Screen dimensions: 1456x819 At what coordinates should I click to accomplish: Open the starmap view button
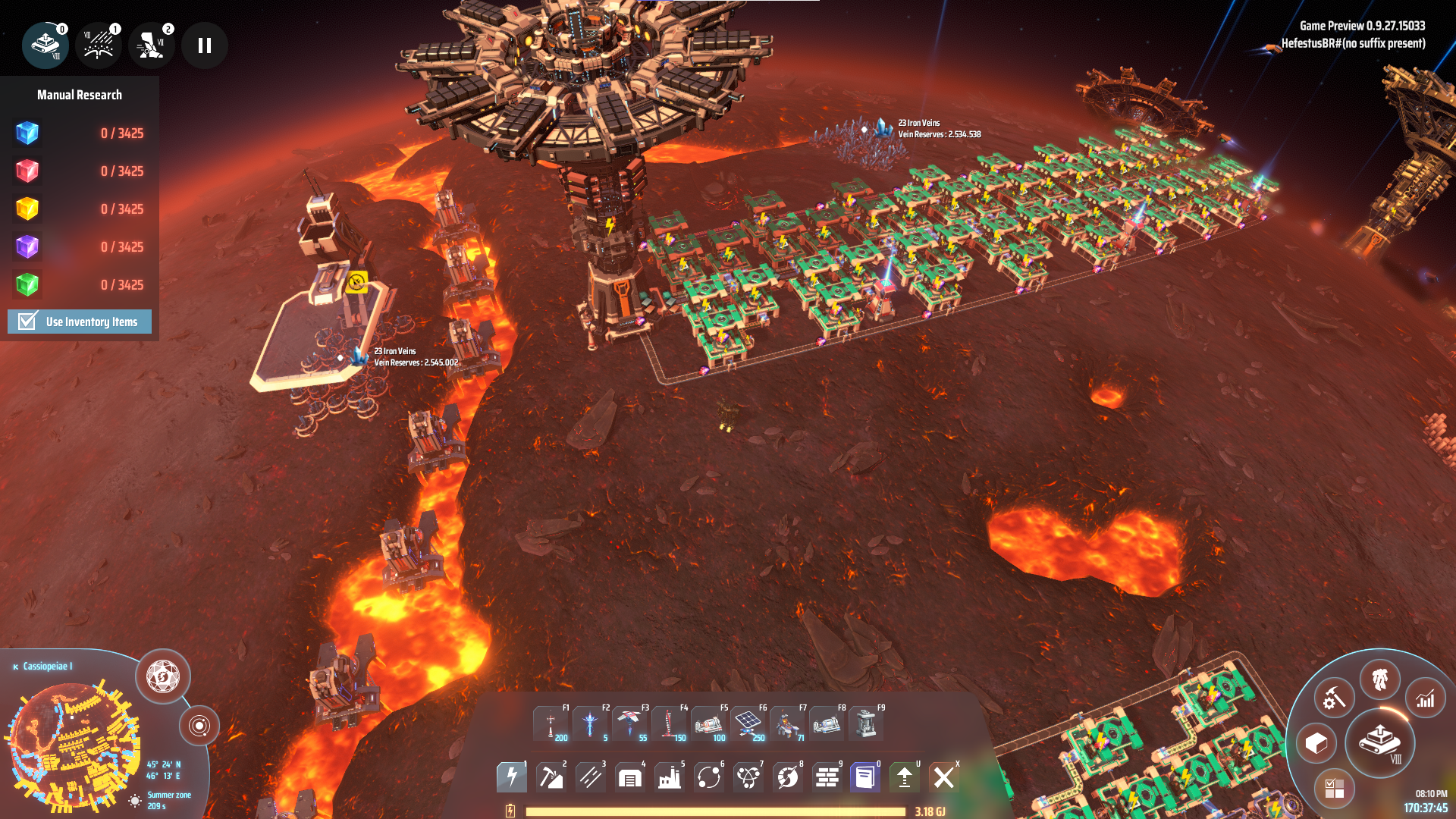pyautogui.click(x=163, y=676)
